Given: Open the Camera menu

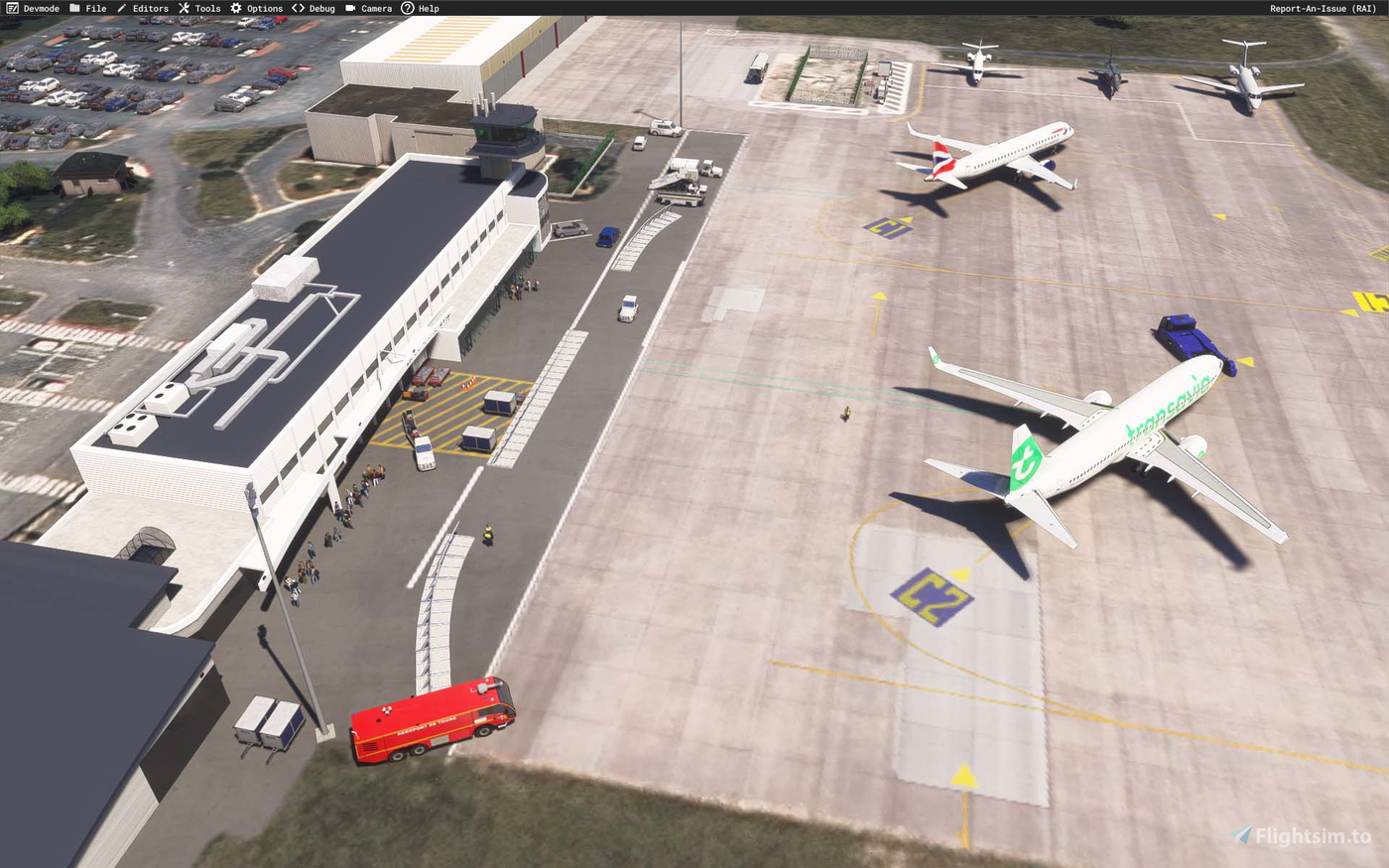Looking at the screenshot, I should [x=375, y=8].
